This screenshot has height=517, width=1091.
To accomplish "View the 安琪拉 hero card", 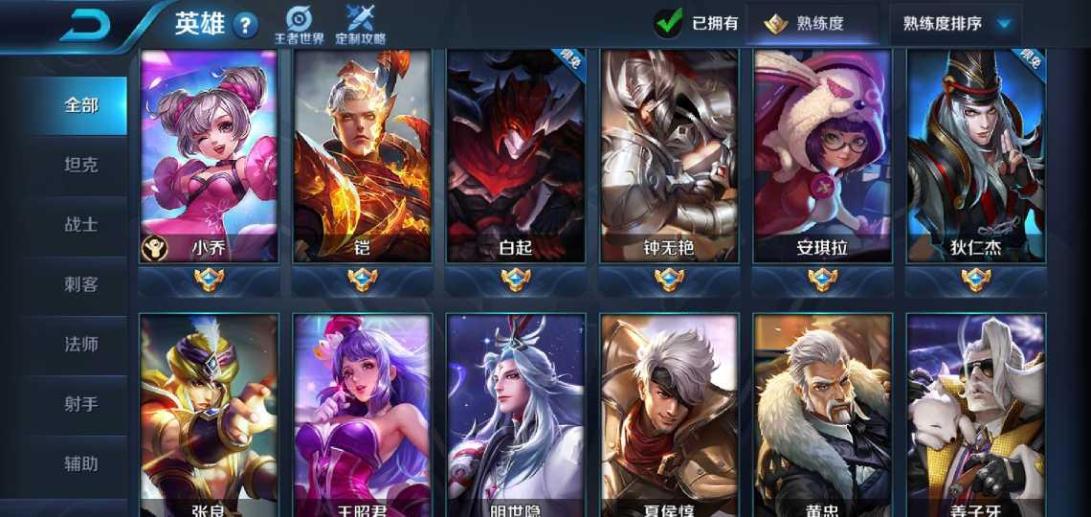I will (822, 155).
